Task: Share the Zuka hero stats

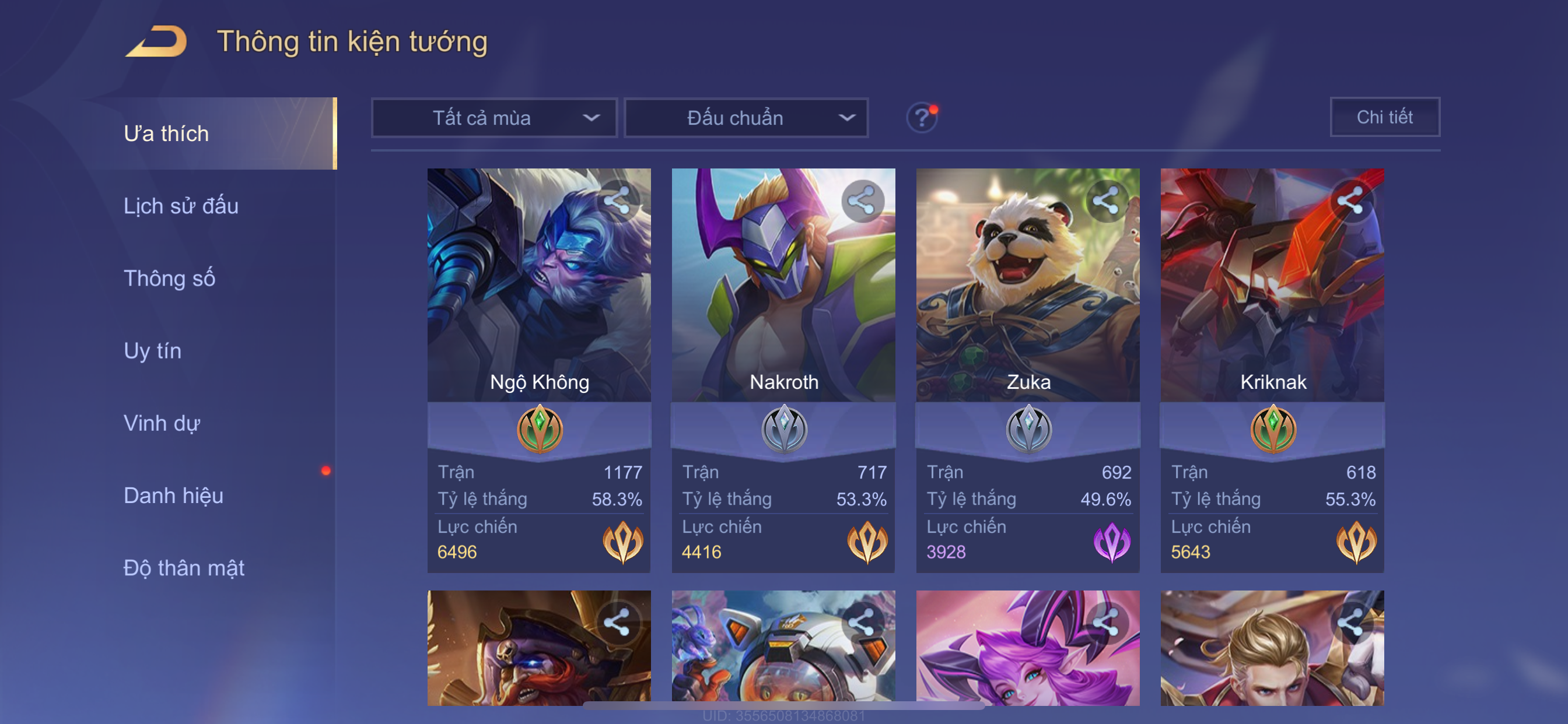Action: pos(1106,201)
